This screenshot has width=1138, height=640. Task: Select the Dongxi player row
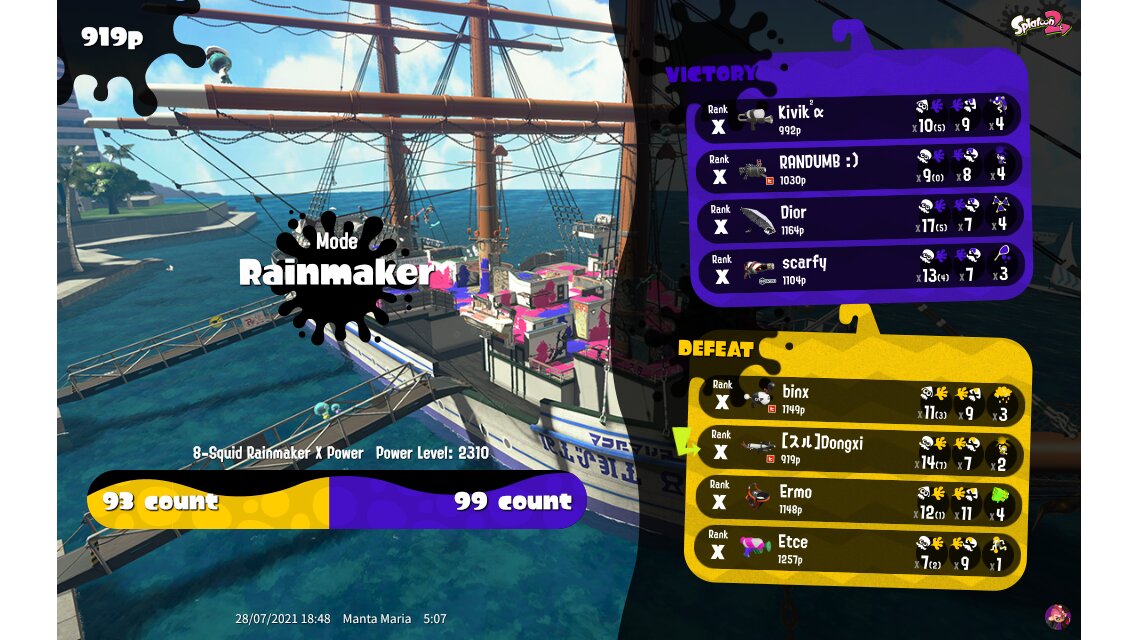(858, 449)
